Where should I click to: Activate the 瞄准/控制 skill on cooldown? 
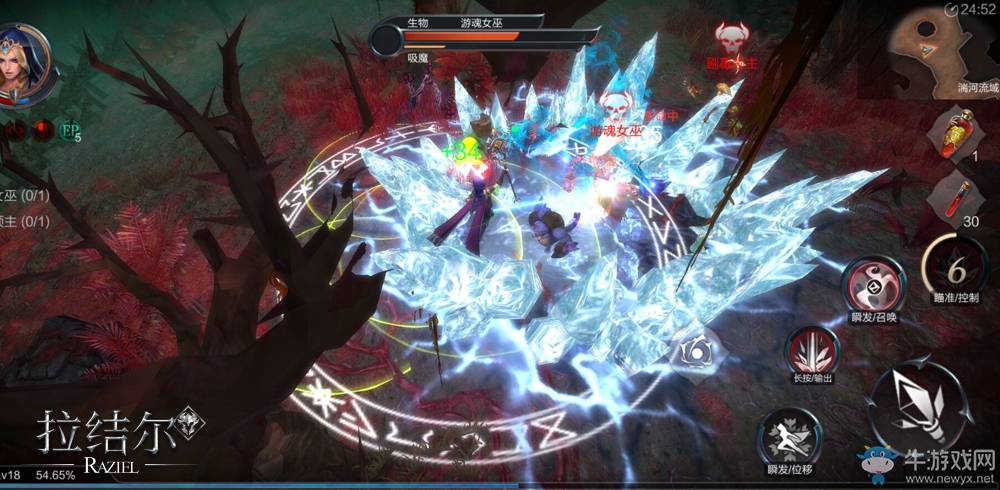coord(955,267)
